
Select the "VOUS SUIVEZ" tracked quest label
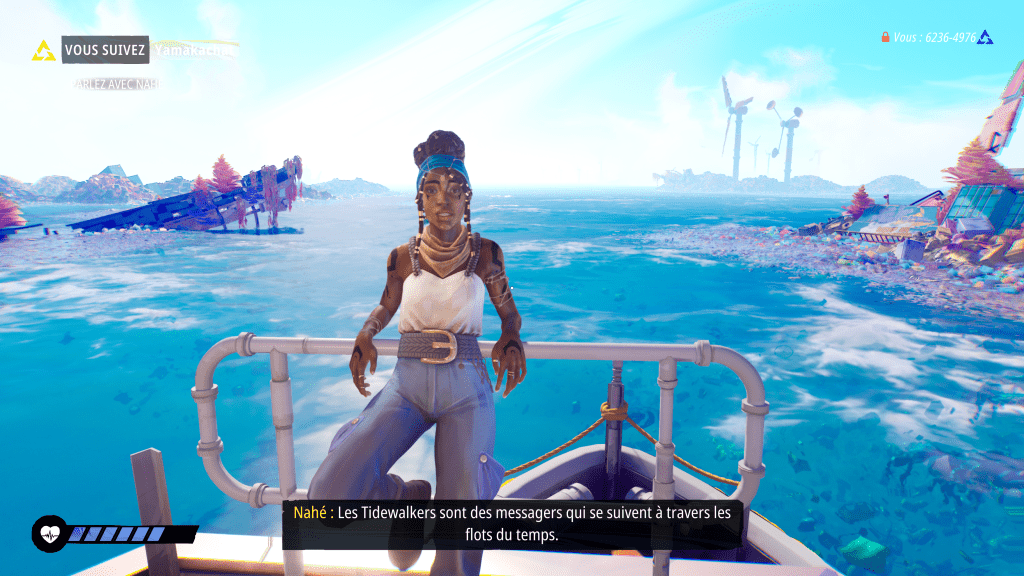[105, 49]
